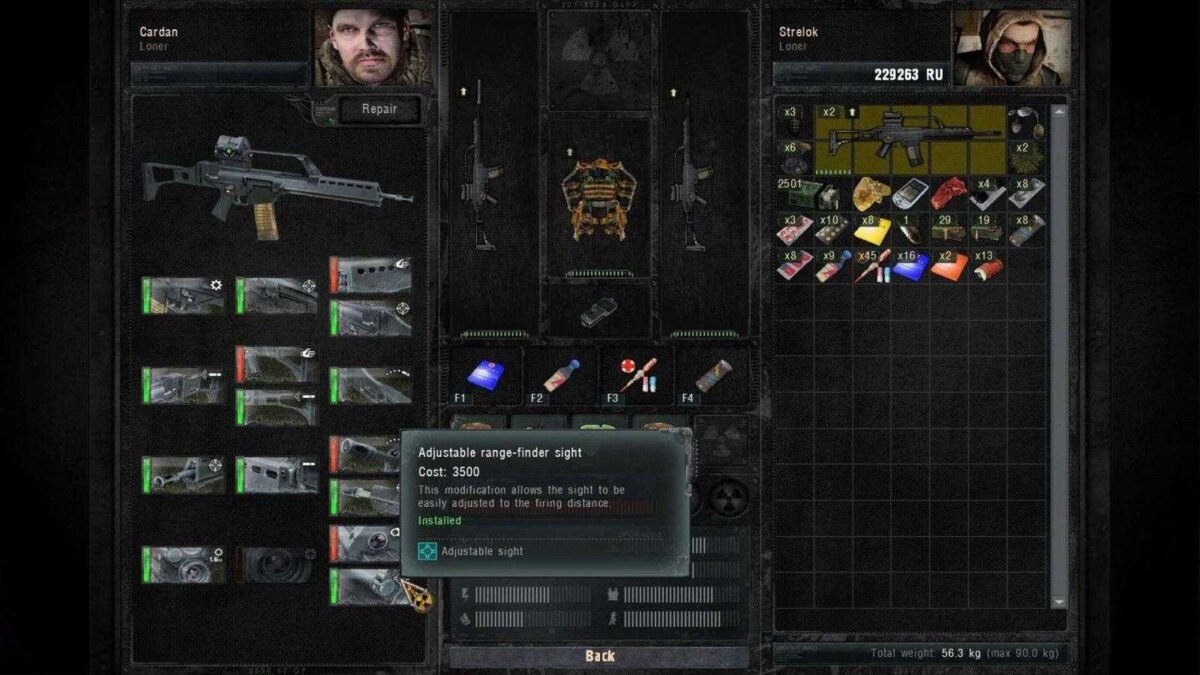Go back using the Back button
The width and height of the screenshot is (1200, 675).
600,656
